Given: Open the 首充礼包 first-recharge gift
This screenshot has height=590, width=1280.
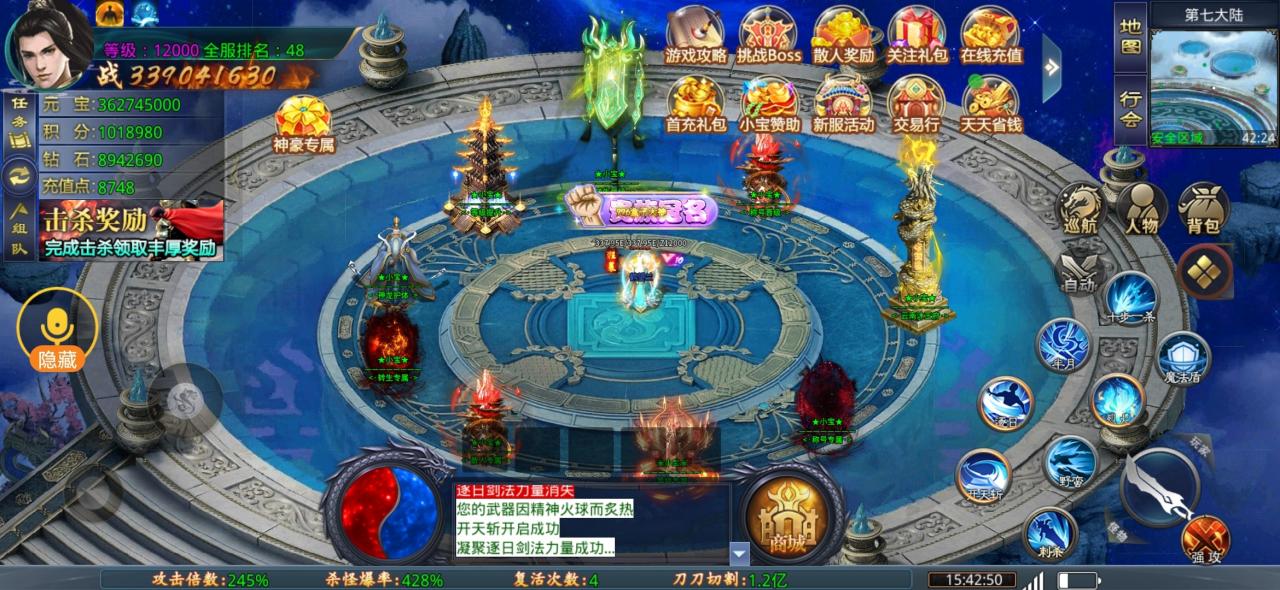Looking at the screenshot, I should point(696,105).
